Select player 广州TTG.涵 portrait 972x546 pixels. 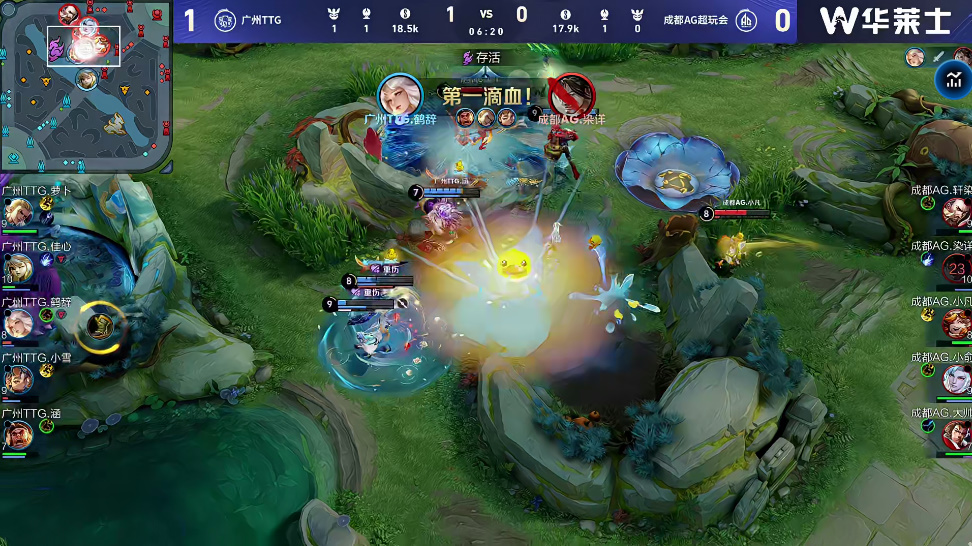pyautogui.click(x=18, y=435)
